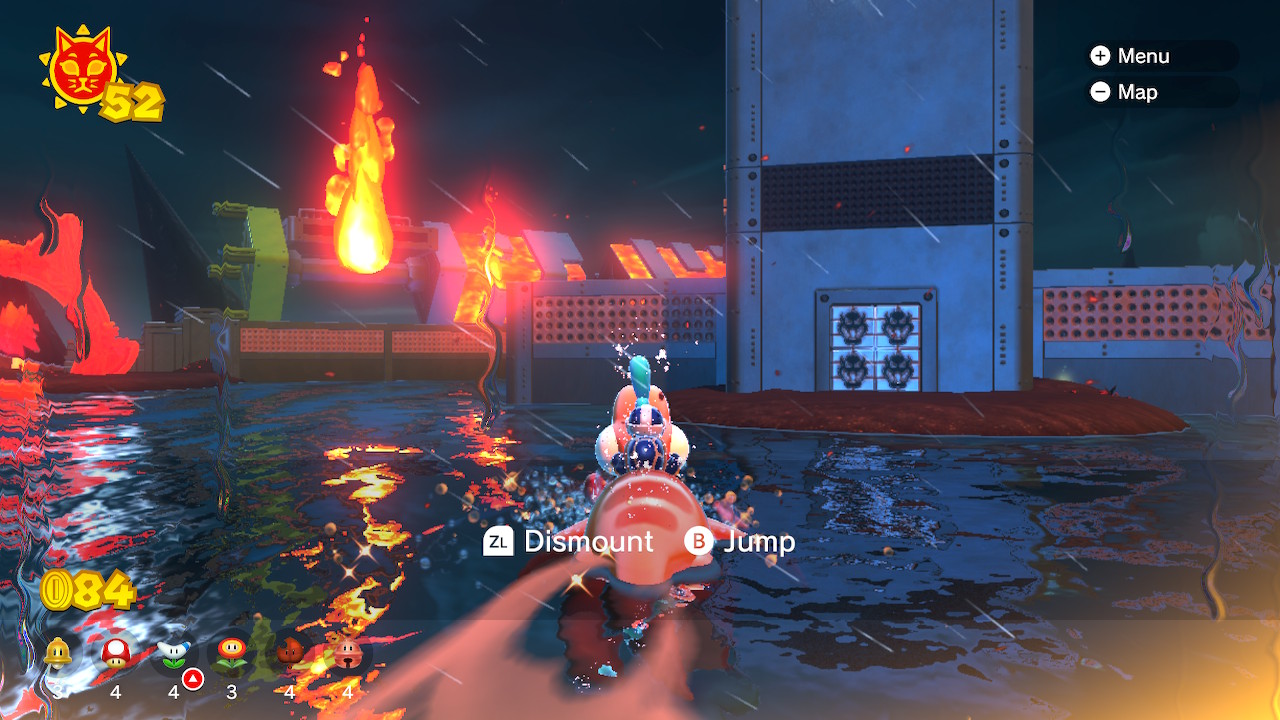Pick the Fire Flower power-up
1280x720 pixels.
(x=232, y=653)
